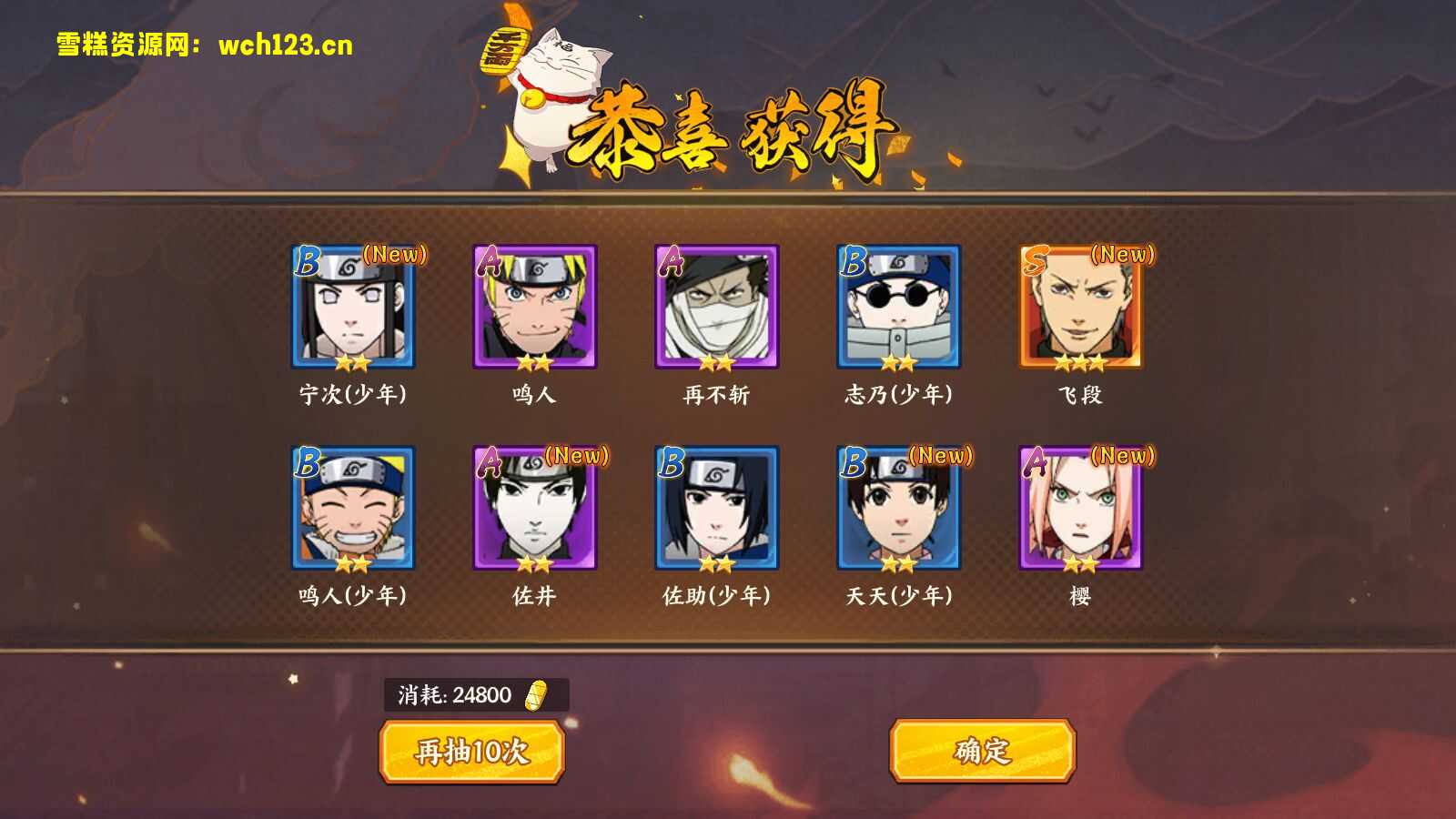This screenshot has width=1456, height=819.
Task: Click the B rarity badge on 佐助(少年)
Action: coord(671,464)
